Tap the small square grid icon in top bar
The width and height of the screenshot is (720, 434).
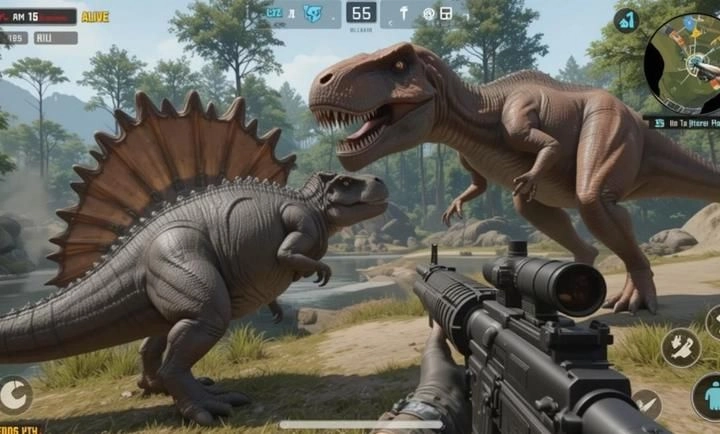point(445,13)
